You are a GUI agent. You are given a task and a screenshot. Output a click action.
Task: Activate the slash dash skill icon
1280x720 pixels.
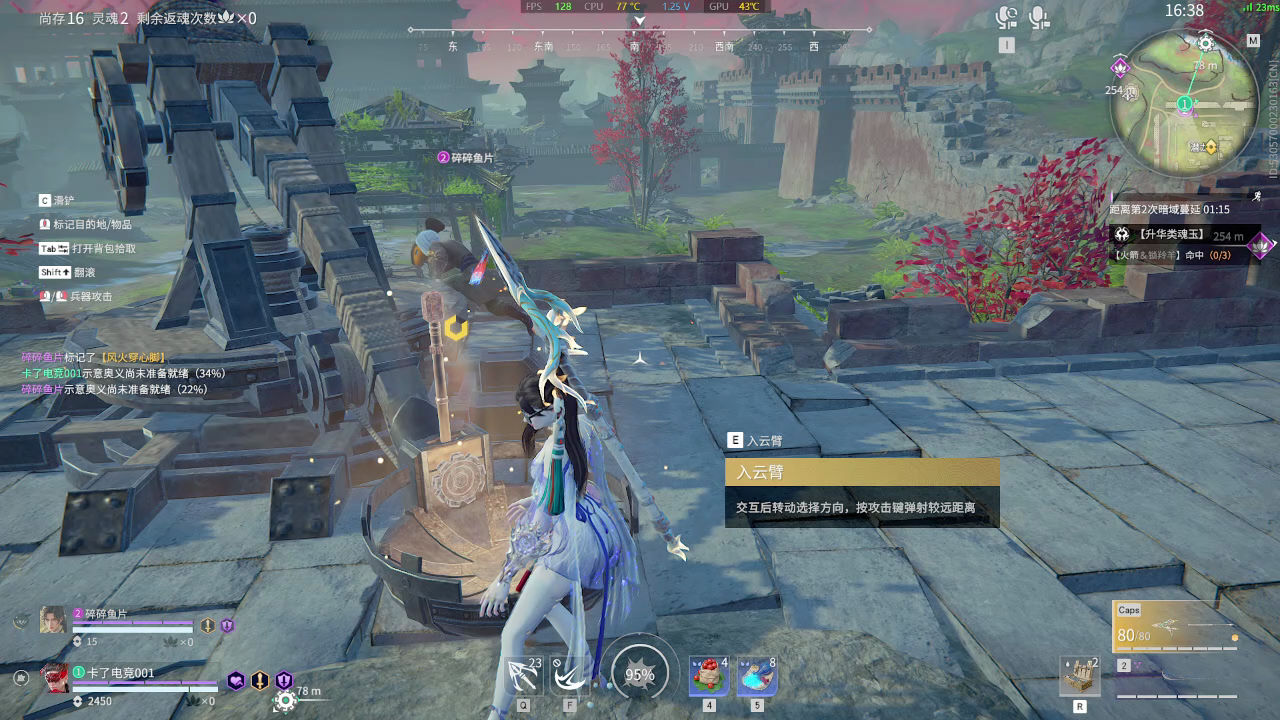tap(570, 676)
